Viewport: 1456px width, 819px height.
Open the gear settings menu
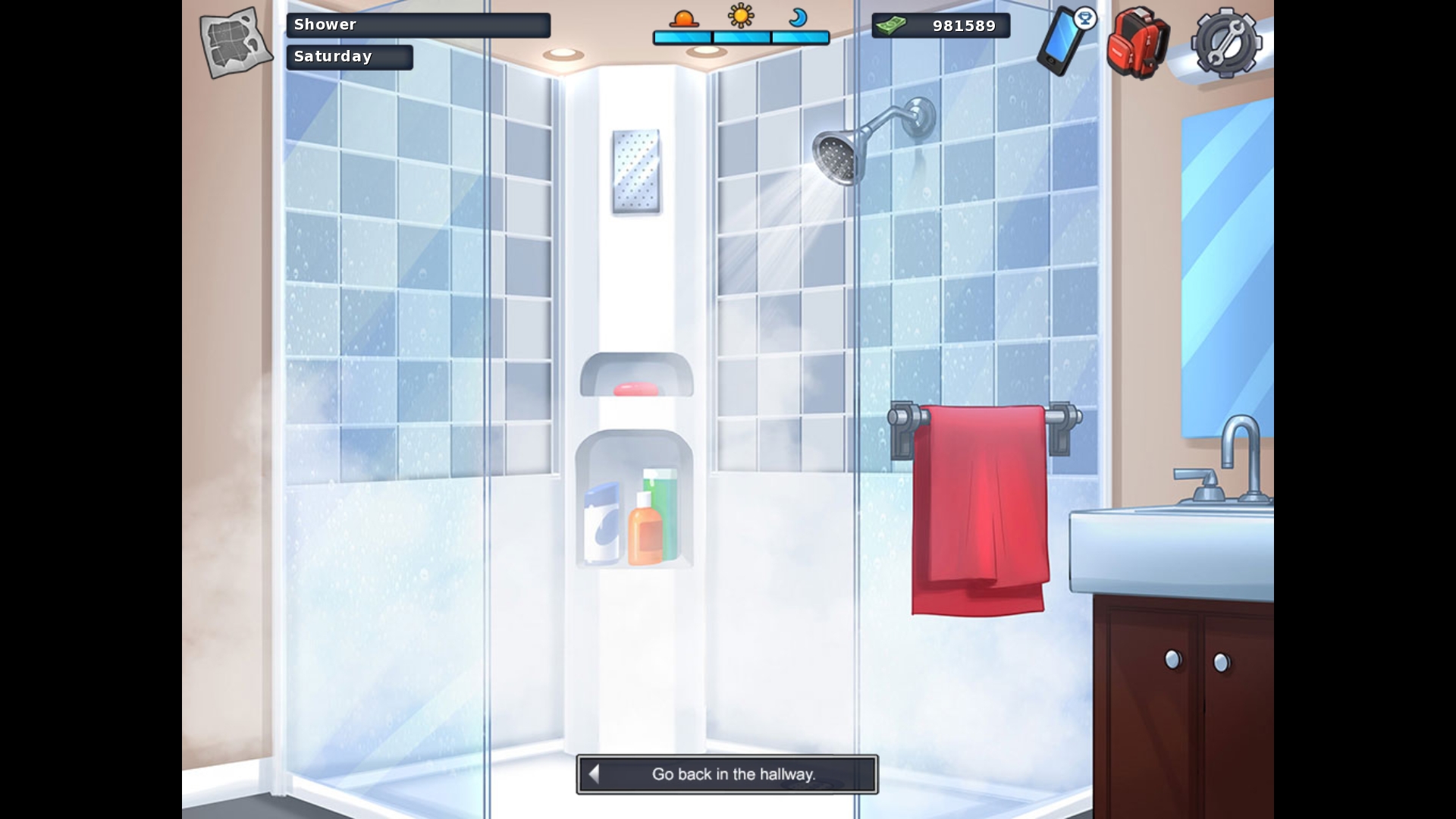pos(1225,43)
